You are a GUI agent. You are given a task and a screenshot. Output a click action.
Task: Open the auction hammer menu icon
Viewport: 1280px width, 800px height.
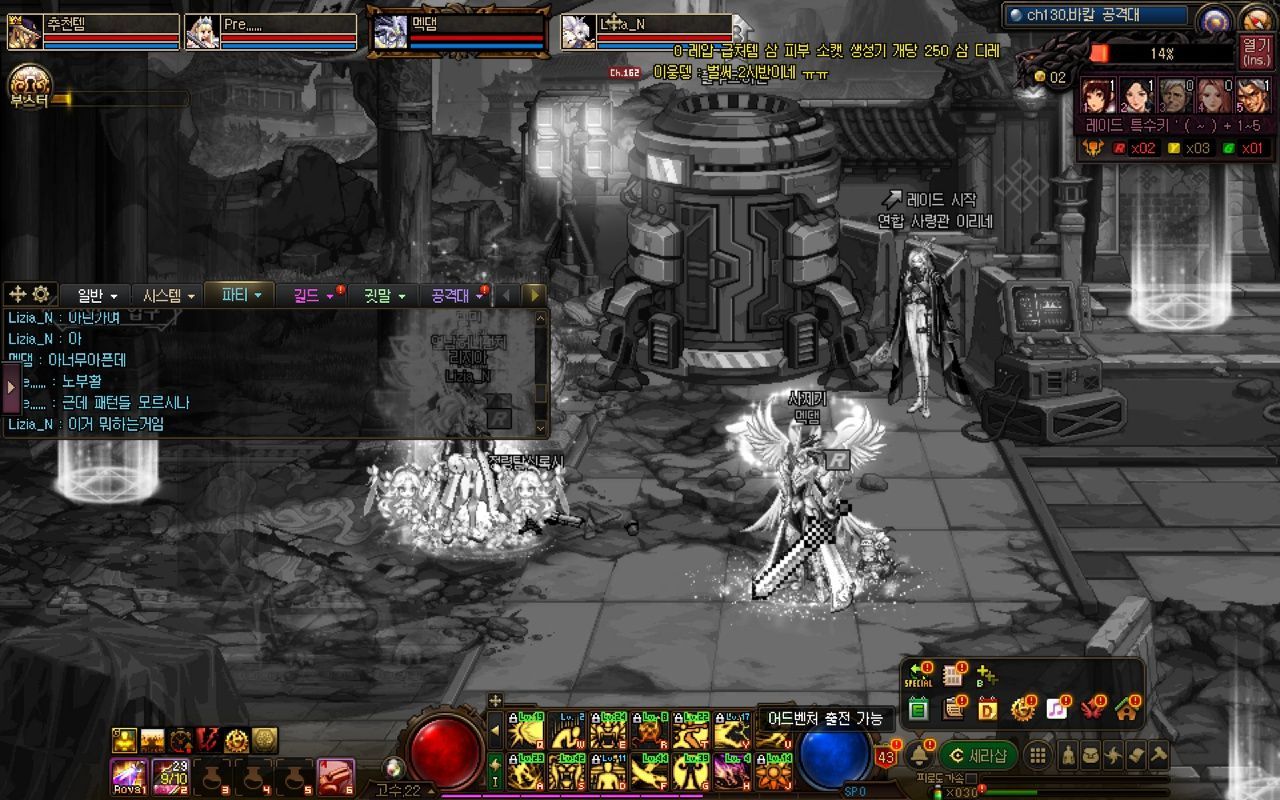pyautogui.click(x=1159, y=755)
